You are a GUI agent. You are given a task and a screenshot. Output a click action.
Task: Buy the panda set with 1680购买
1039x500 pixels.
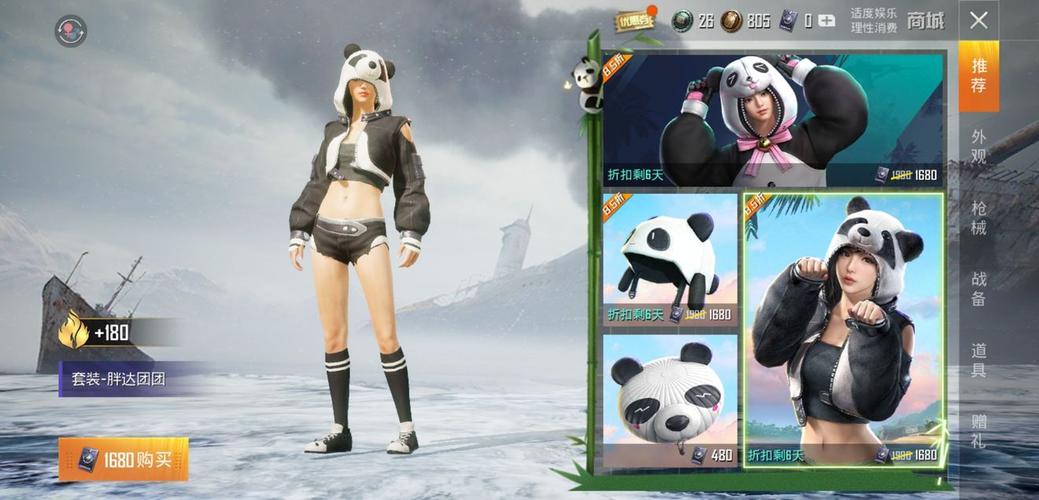[123, 459]
